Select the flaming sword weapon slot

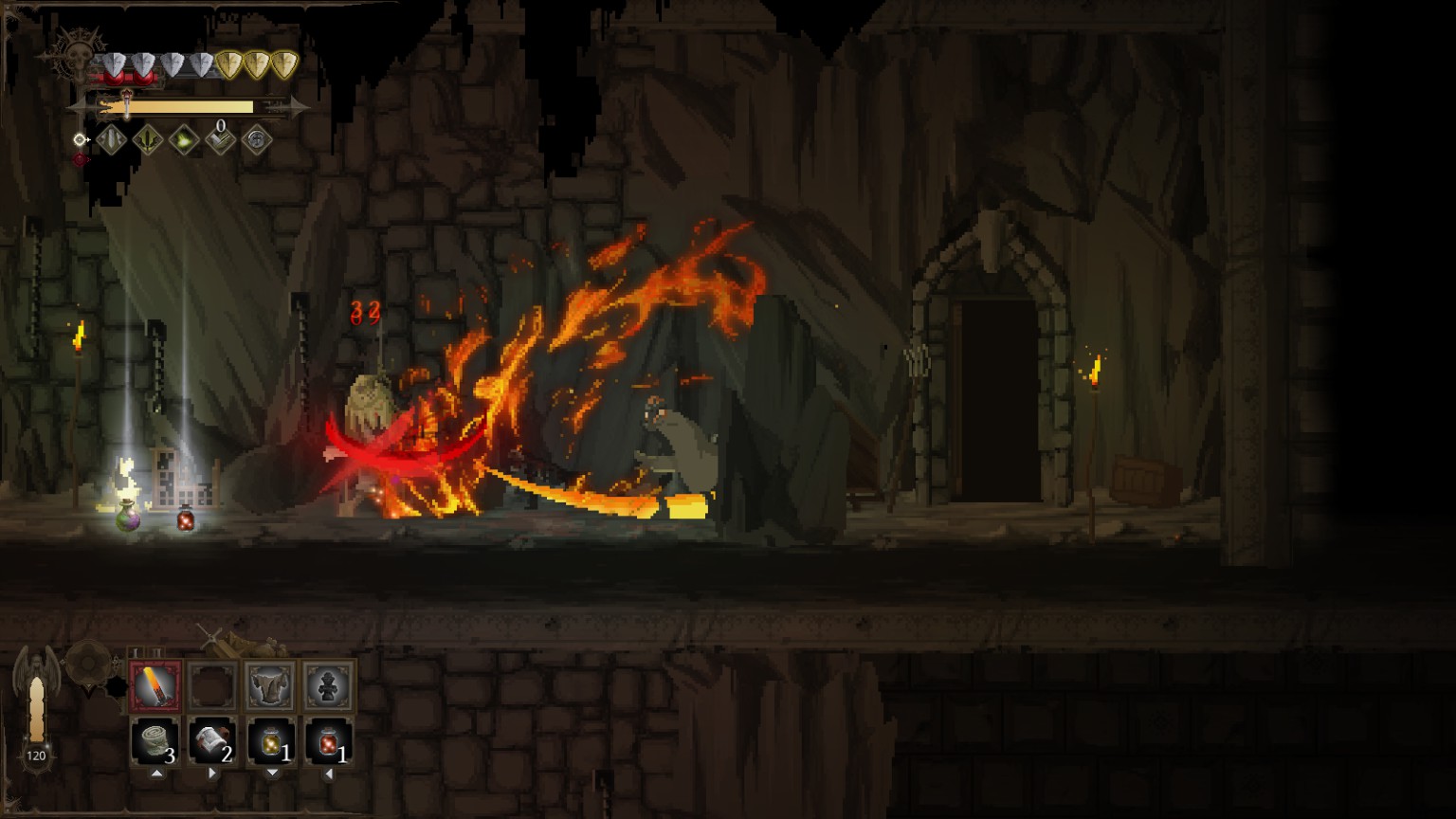(x=155, y=685)
